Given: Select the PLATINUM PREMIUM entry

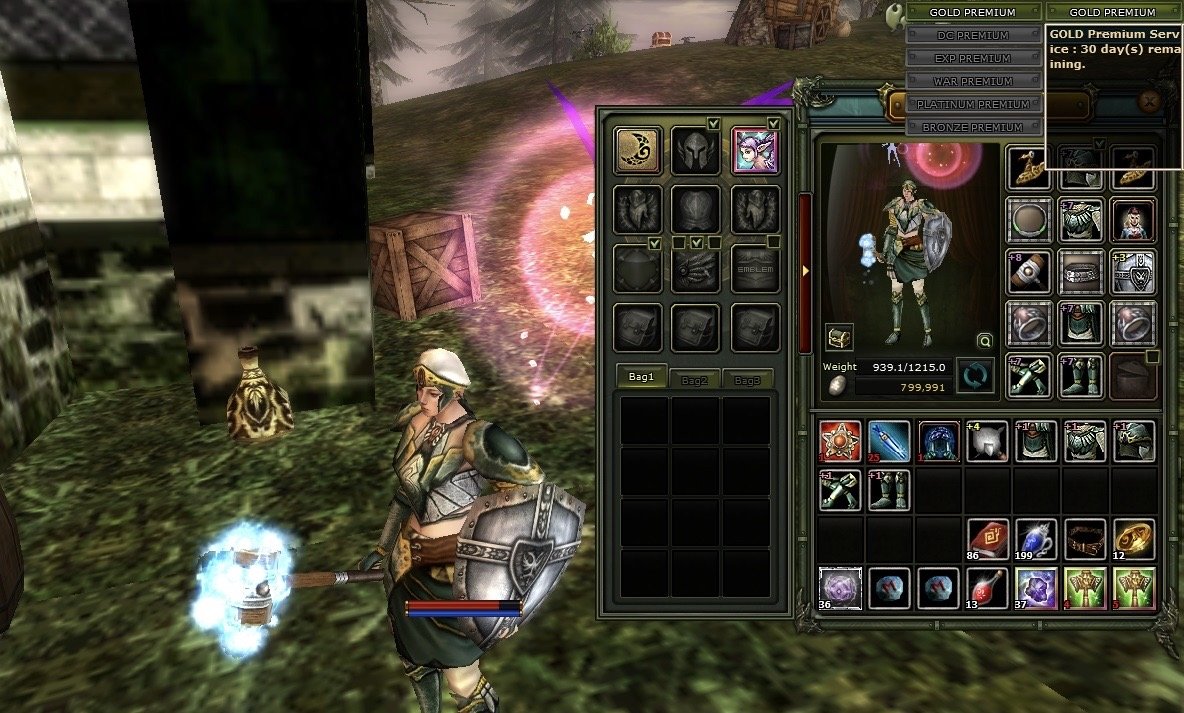Looking at the screenshot, I should (974, 105).
